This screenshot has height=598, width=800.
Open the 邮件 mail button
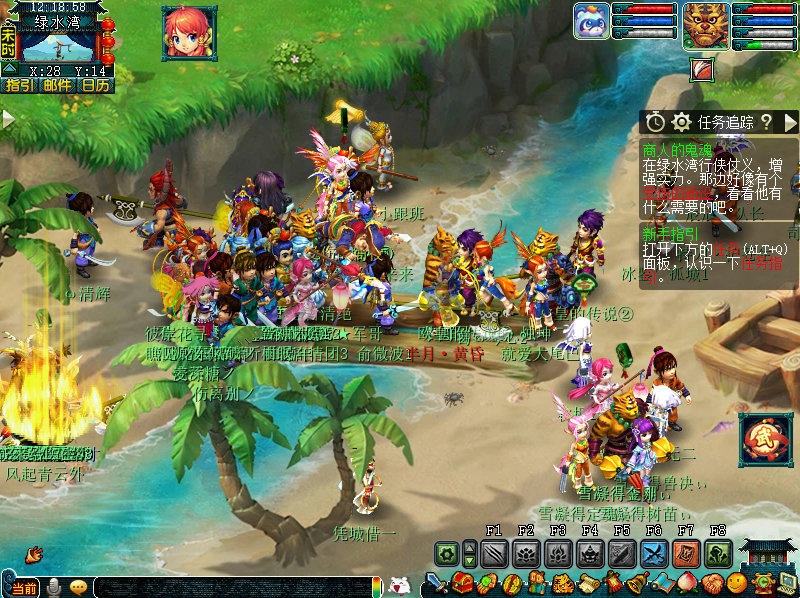coord(57,86)
